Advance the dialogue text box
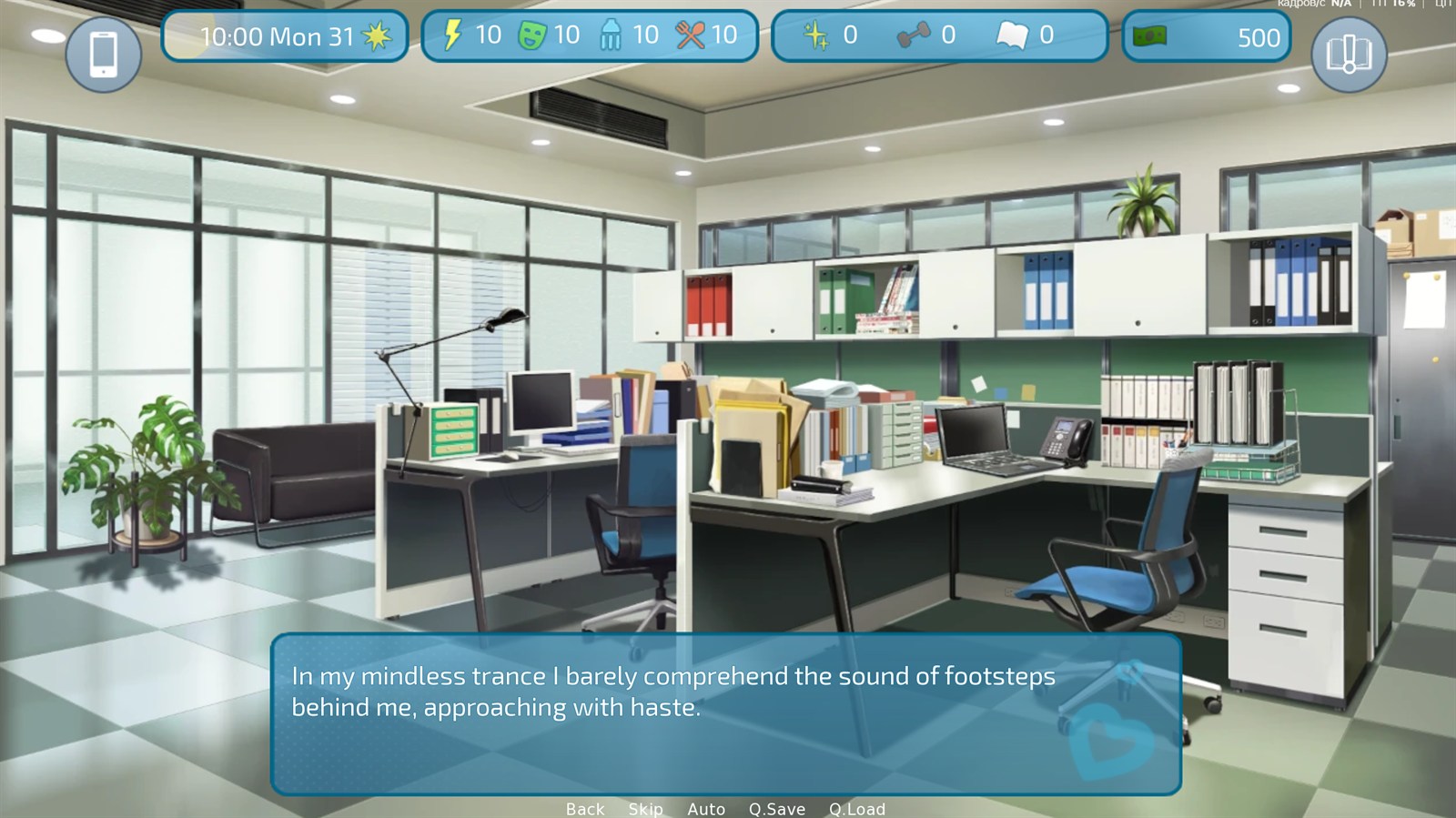 click(725, 713)
